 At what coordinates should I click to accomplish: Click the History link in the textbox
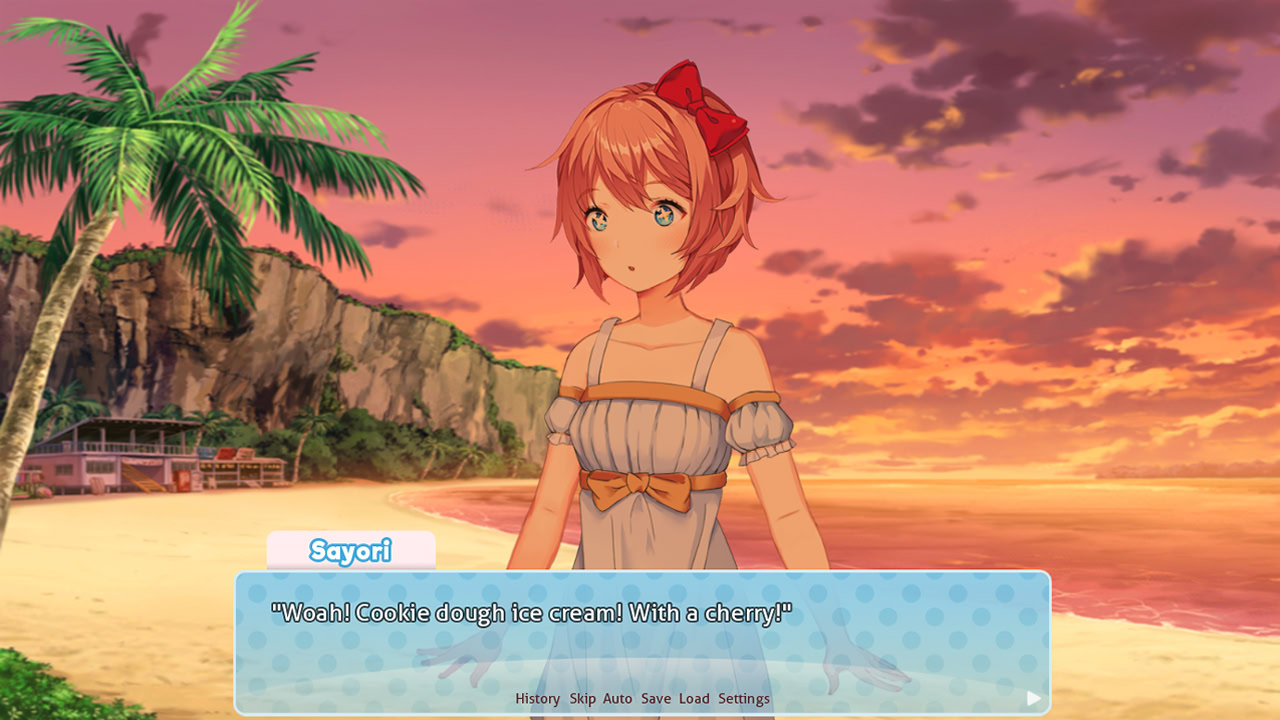[537, 699]
